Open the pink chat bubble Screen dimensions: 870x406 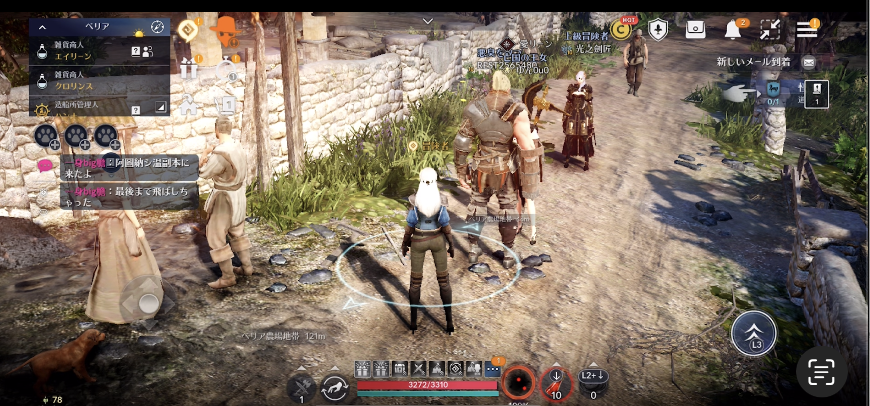click(45, 163)
